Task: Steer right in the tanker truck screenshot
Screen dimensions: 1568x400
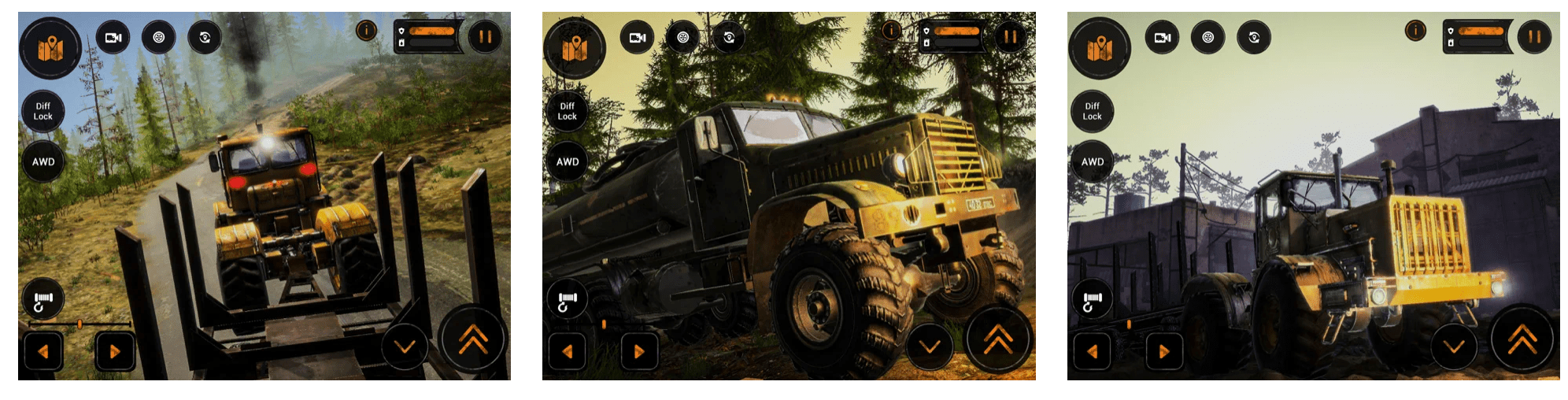Action: click(x=639, y=351)
